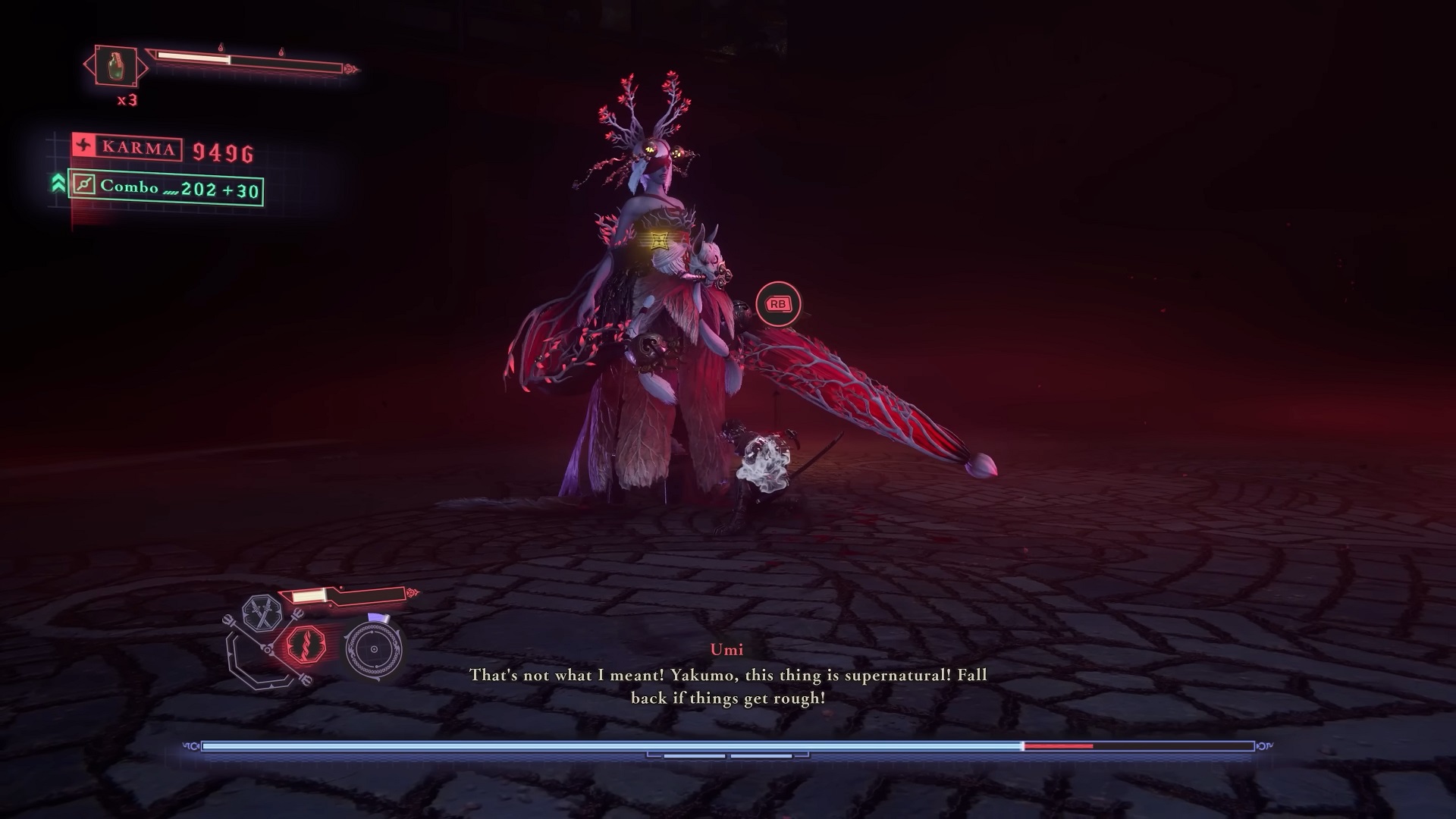Click the circular dragon-ringed gauge icon

(374, 650)
